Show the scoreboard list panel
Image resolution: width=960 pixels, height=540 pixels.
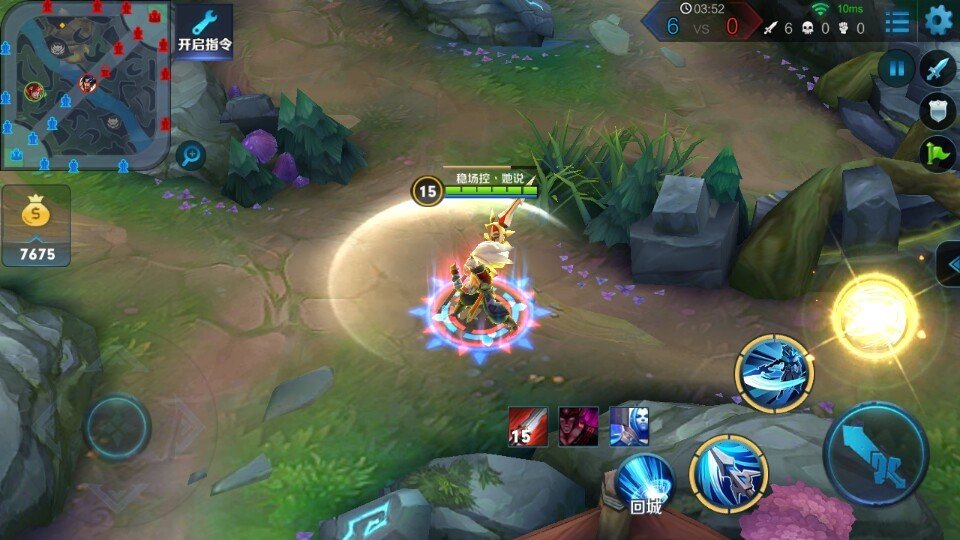tap(897, 21)
